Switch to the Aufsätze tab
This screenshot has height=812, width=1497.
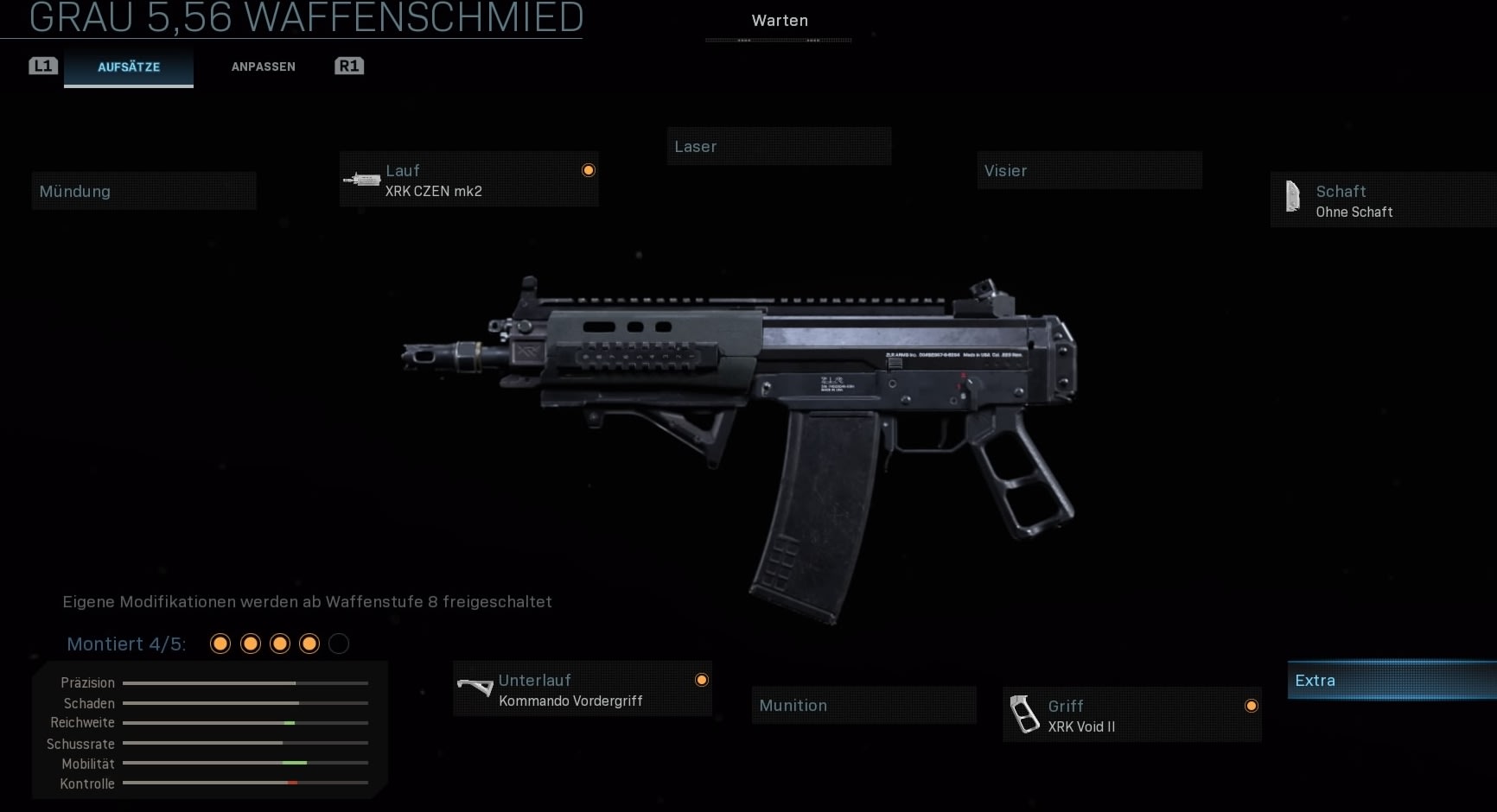pos(129,67)
